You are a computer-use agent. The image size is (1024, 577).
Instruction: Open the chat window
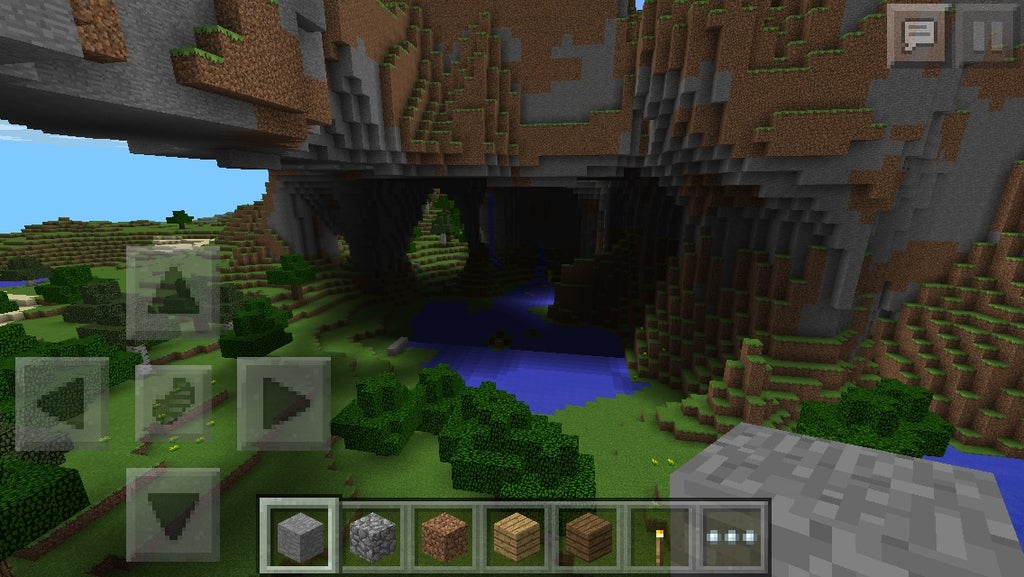coord(918,35)
